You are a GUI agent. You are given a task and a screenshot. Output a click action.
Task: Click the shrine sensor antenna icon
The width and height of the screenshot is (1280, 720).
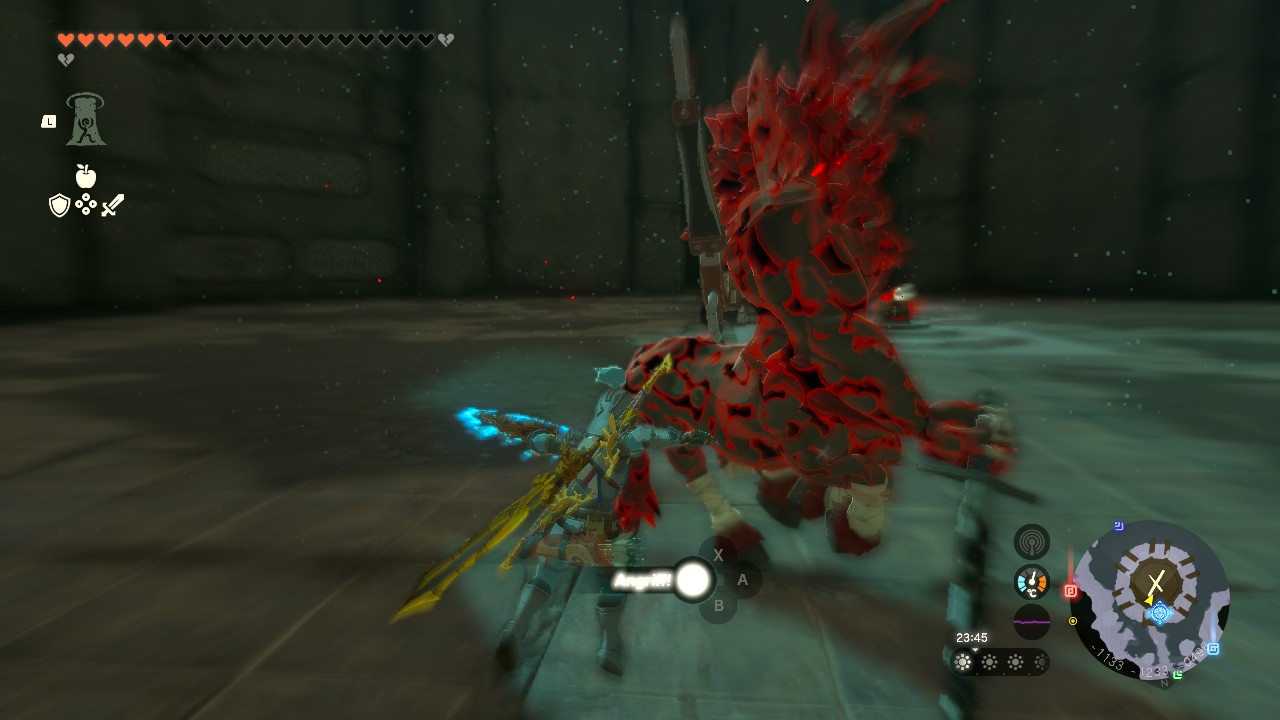click(1031, 542)
